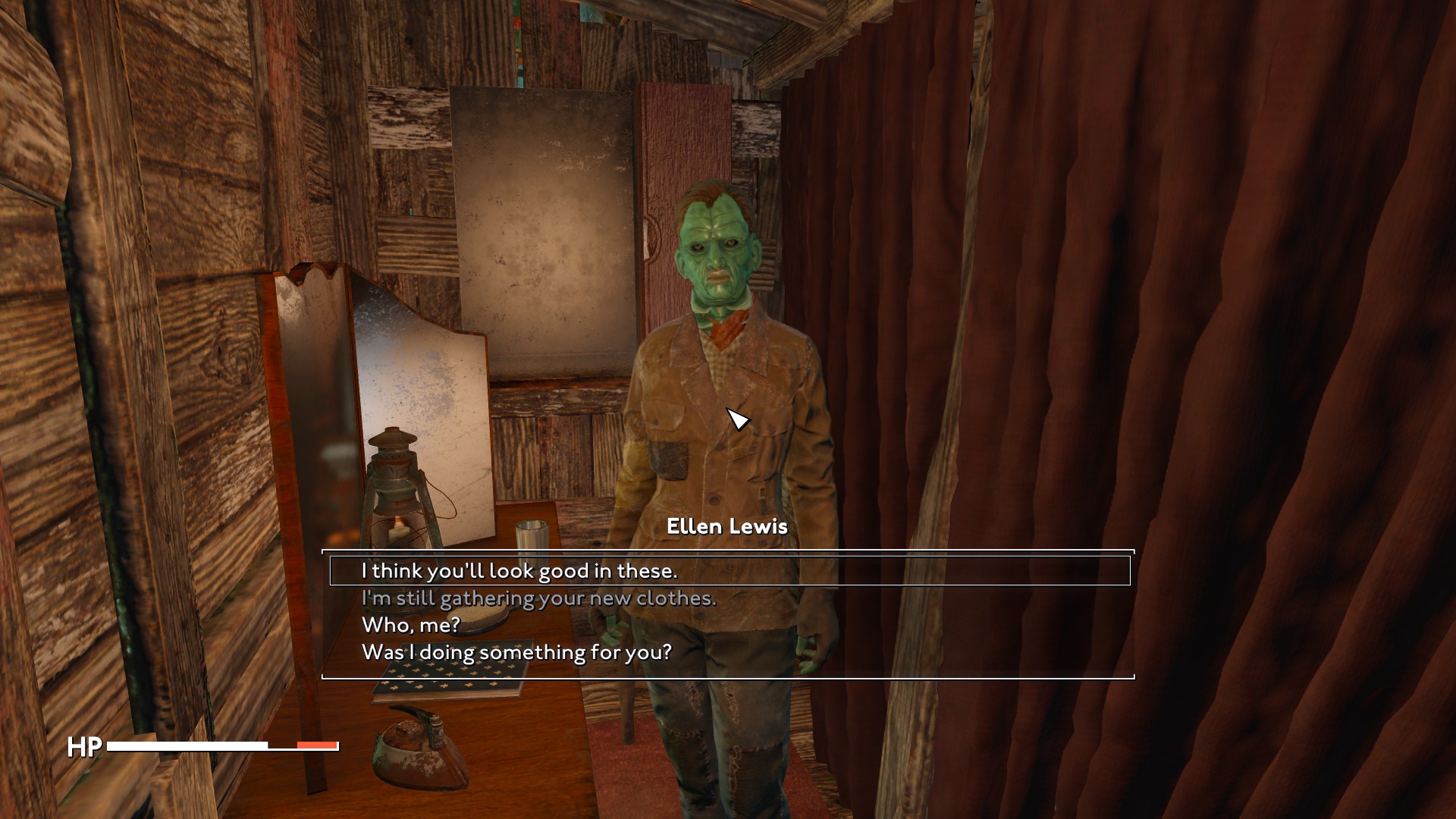Image resolution: width=1456 pixels, height=819 pixels.
Task: Choose "I think you'll look good in these."
Action: click(x=519, y=571)
